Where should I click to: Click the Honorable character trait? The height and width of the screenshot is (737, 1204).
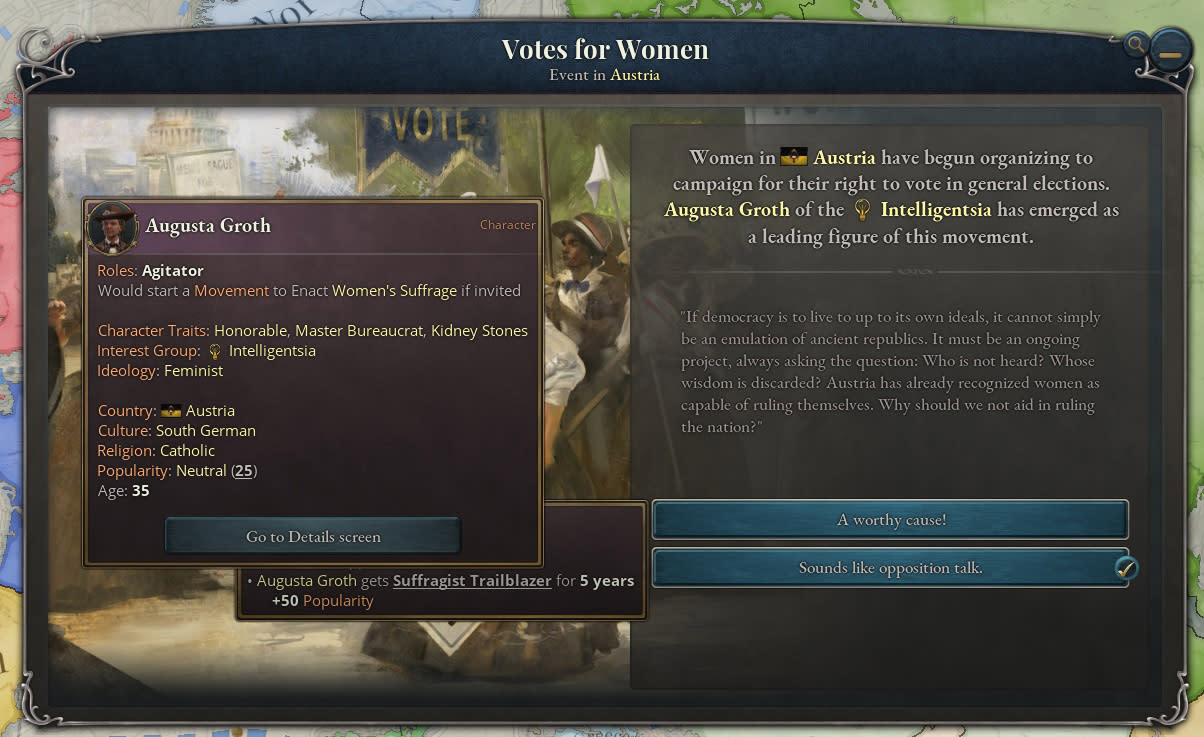click(x=250, y=331)
